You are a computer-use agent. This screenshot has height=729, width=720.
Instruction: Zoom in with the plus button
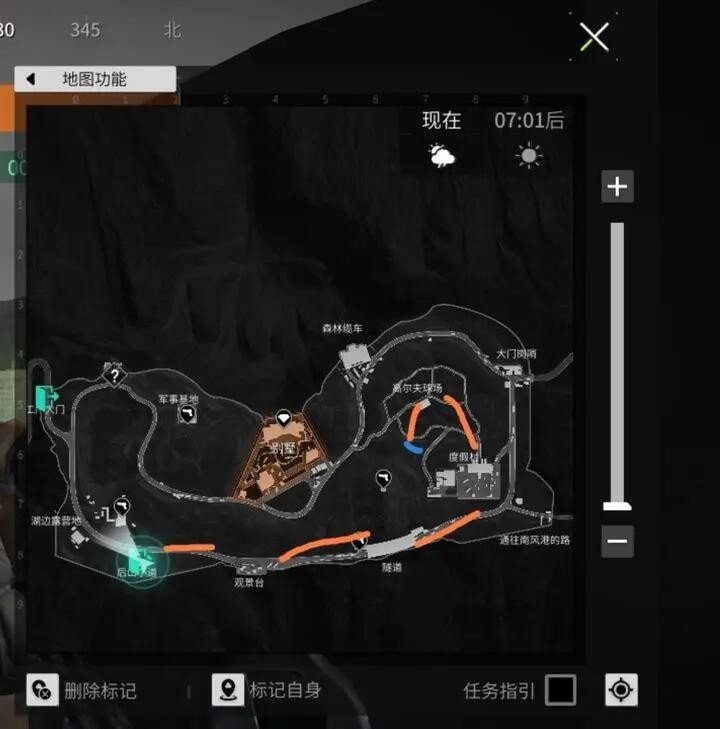coord(617,187)
